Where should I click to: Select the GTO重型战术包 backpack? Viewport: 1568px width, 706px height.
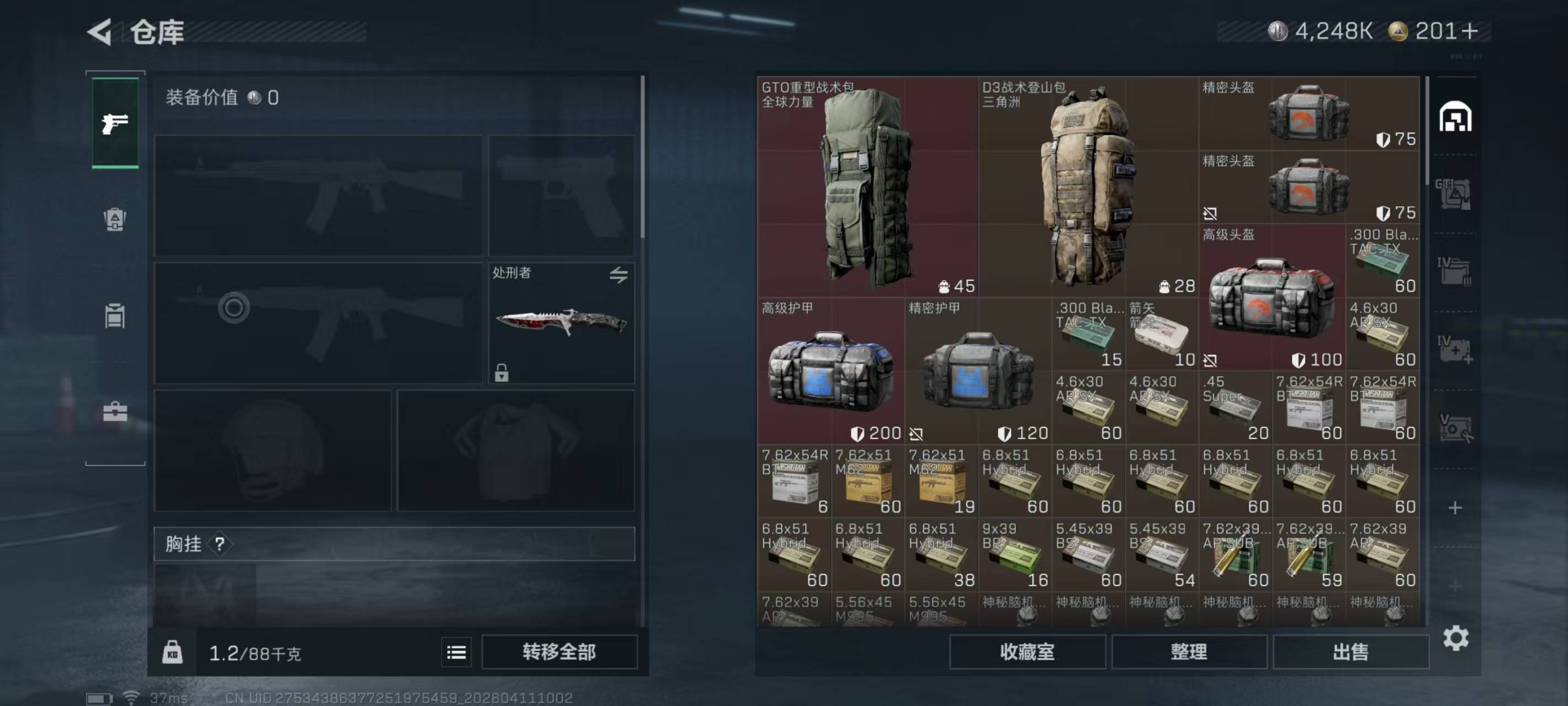click(867, 186)
